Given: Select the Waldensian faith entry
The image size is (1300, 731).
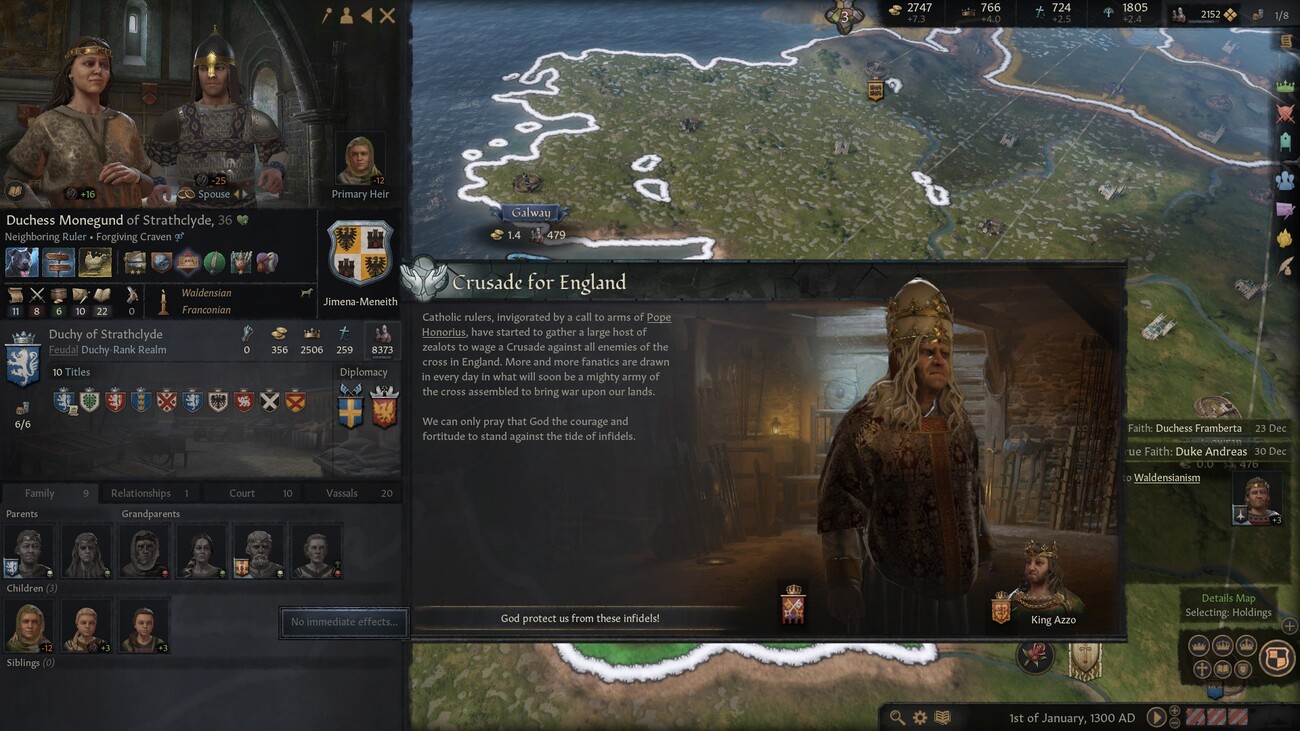Looking at the screenshot, I should click(206, 293).
